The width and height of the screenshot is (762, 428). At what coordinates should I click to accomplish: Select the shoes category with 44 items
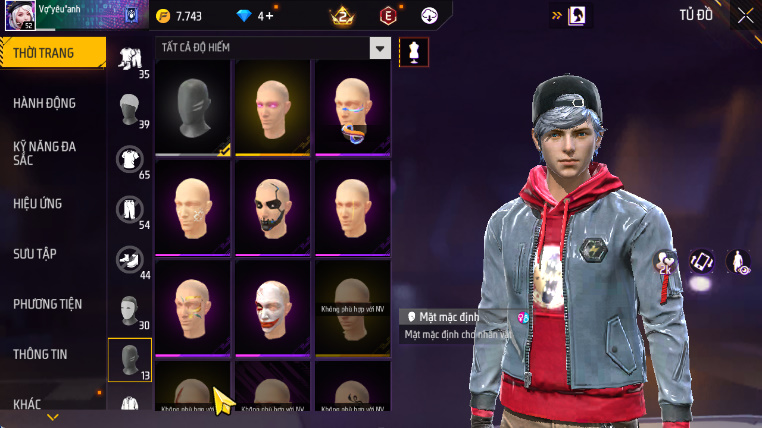[130, 262]
